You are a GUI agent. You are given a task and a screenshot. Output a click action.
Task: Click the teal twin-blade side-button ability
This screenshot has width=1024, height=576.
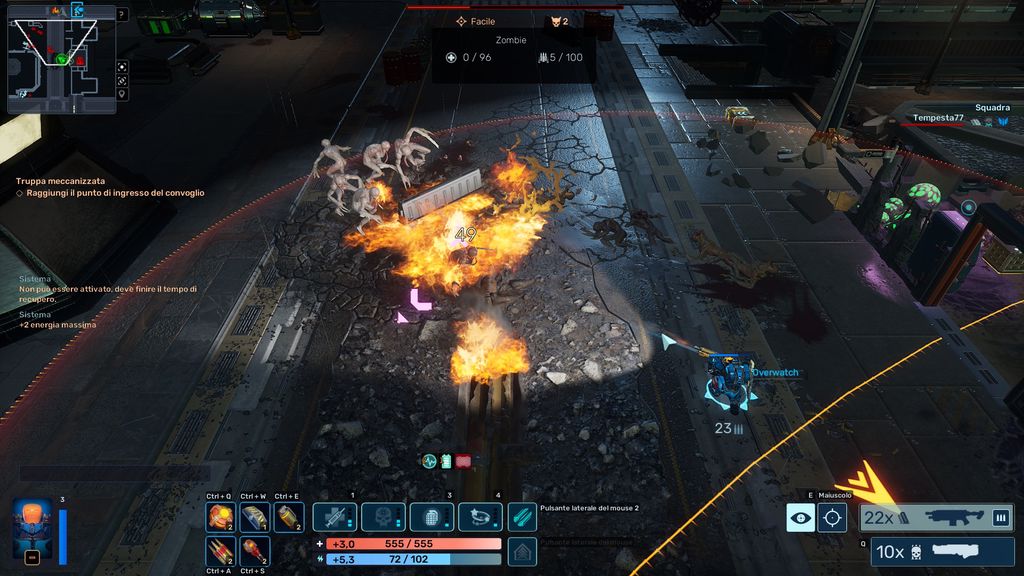522,517
